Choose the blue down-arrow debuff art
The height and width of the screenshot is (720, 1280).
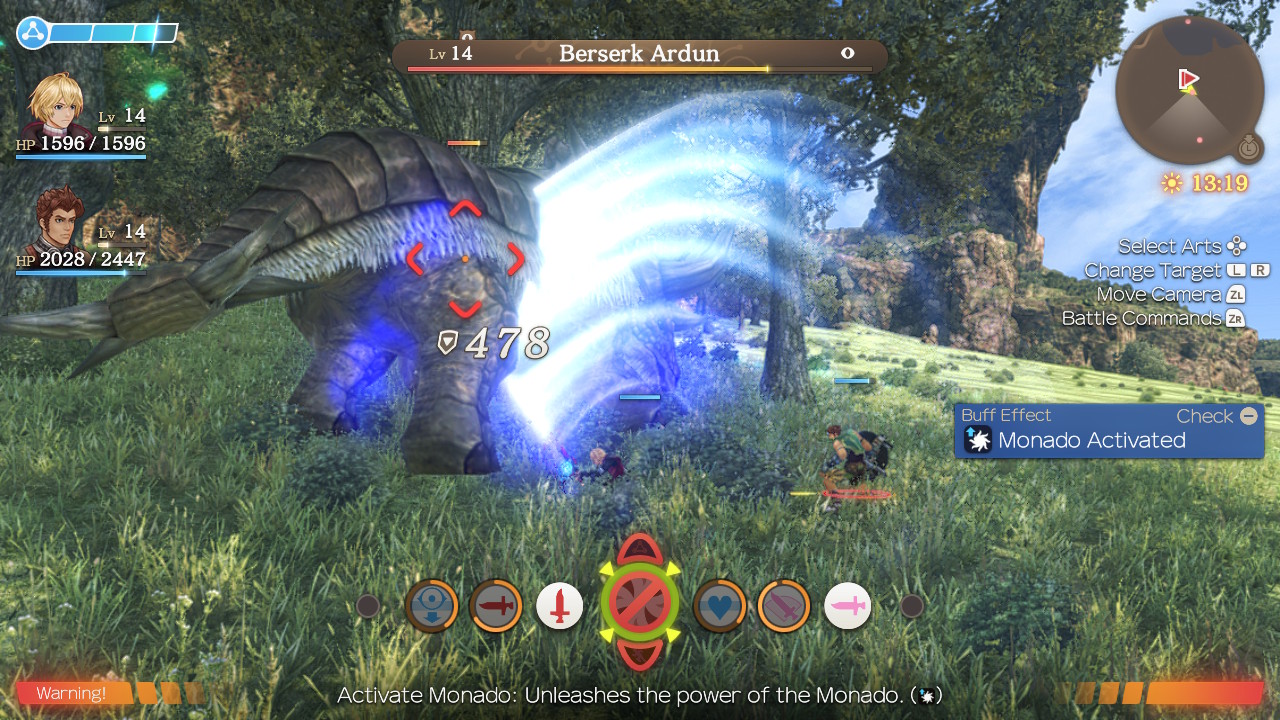[x=432, y=606]
